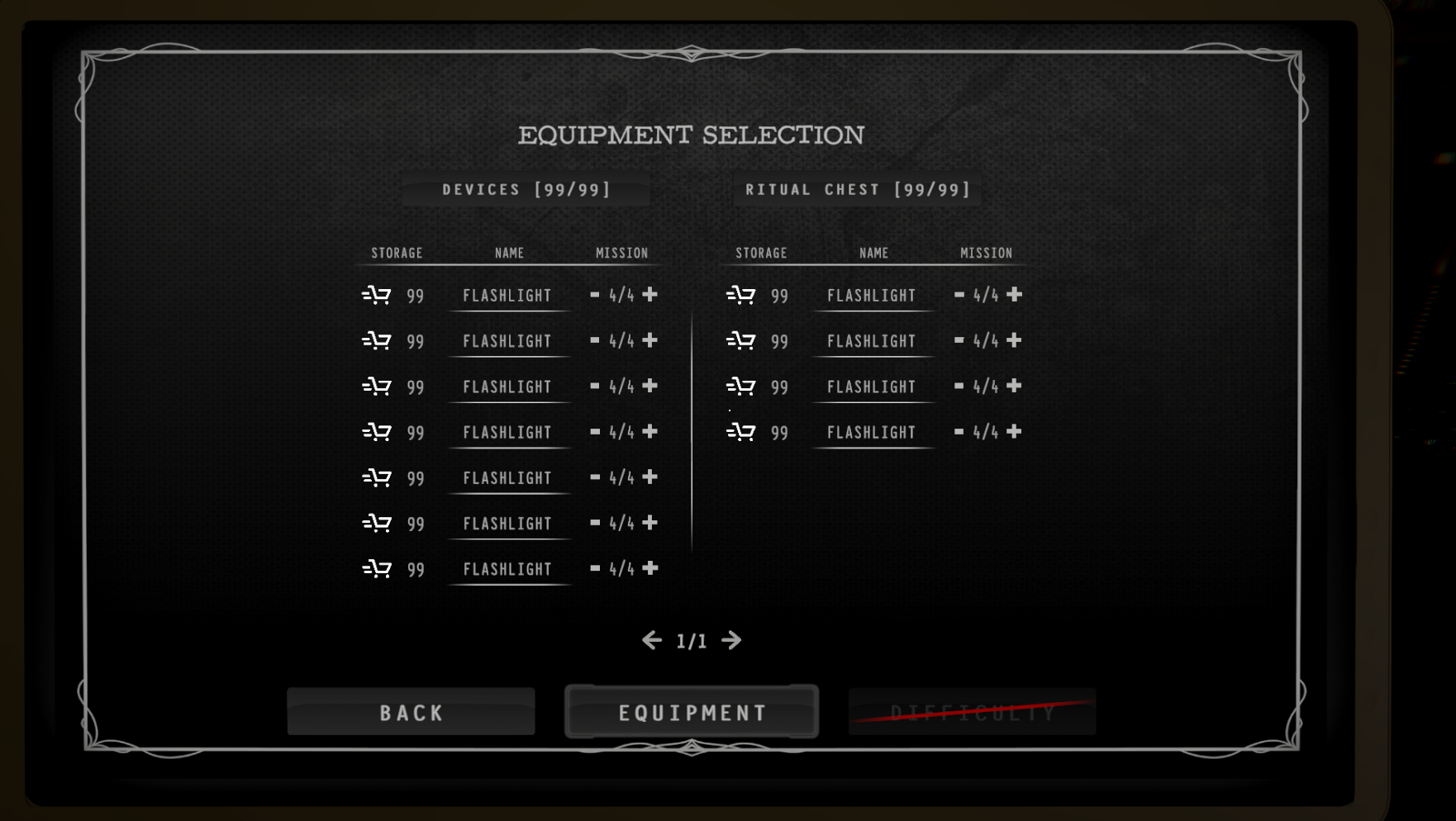Image resolution: width=1456 pixels, height=821 pixels.
Task: Click the EQUIPMENT button
Action: (692, 711)
